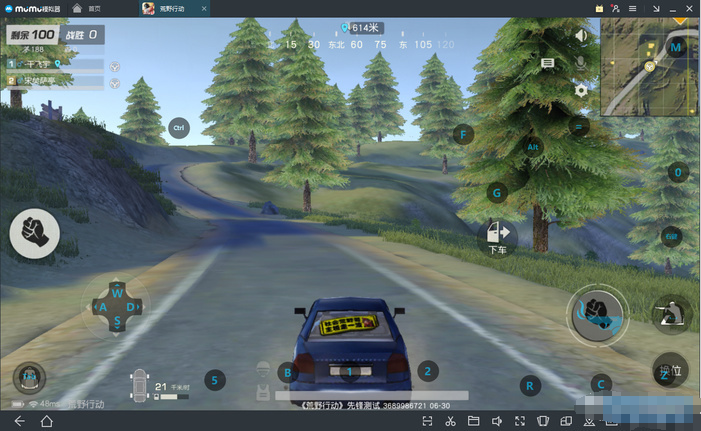The width and height of the screenshot is (701, 431).
Task: Tap the left-side fist attack button
Action: (x=34, y=233)
